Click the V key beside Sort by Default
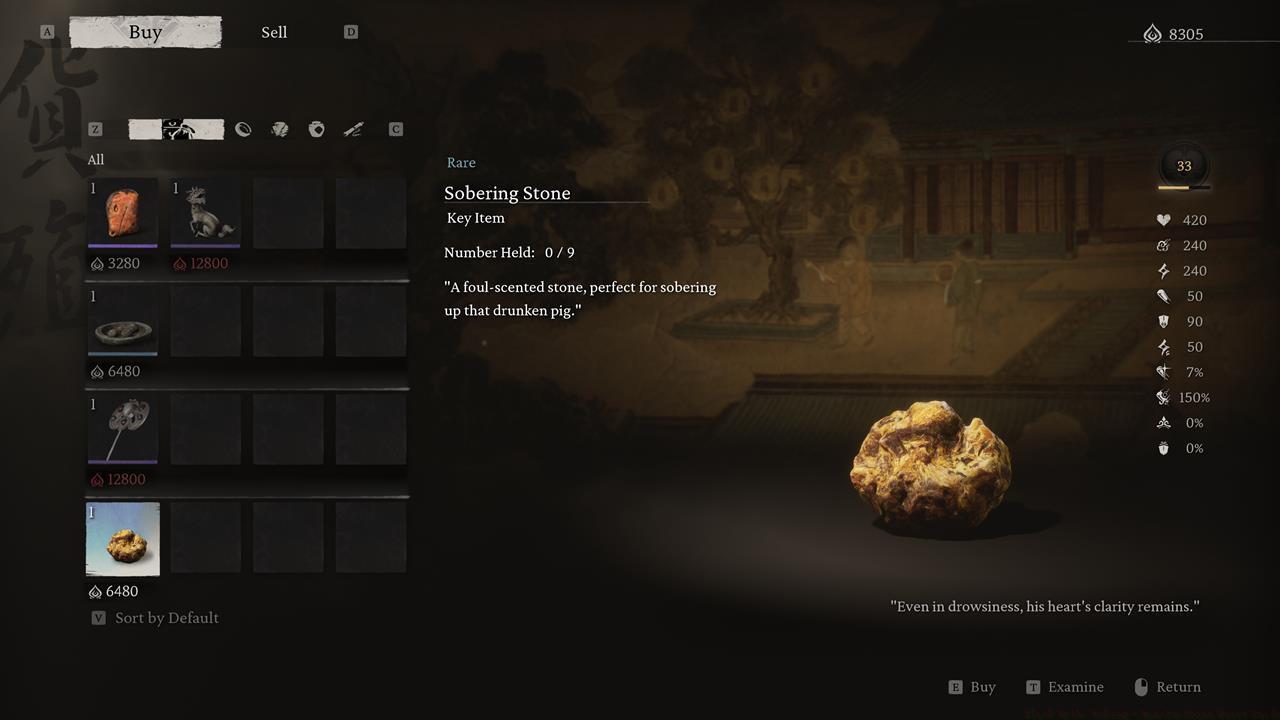Image resolution: width=1280 pixels, height=720 pixels. coord(98,617)
